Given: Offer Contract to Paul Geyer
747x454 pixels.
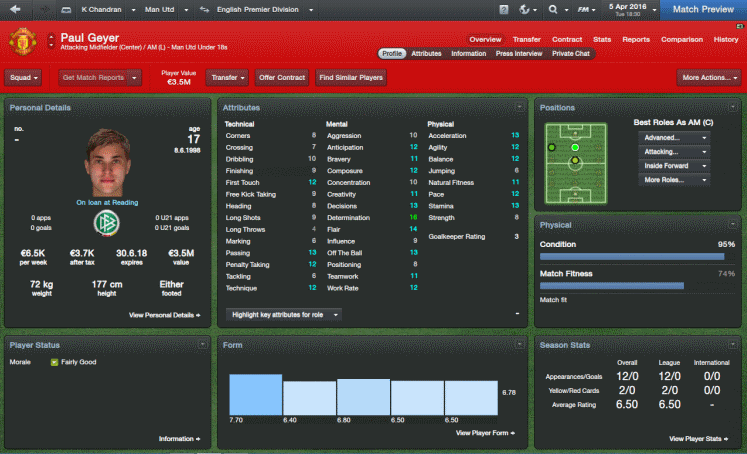Looking at the screenshot, I should coord(281,77).
